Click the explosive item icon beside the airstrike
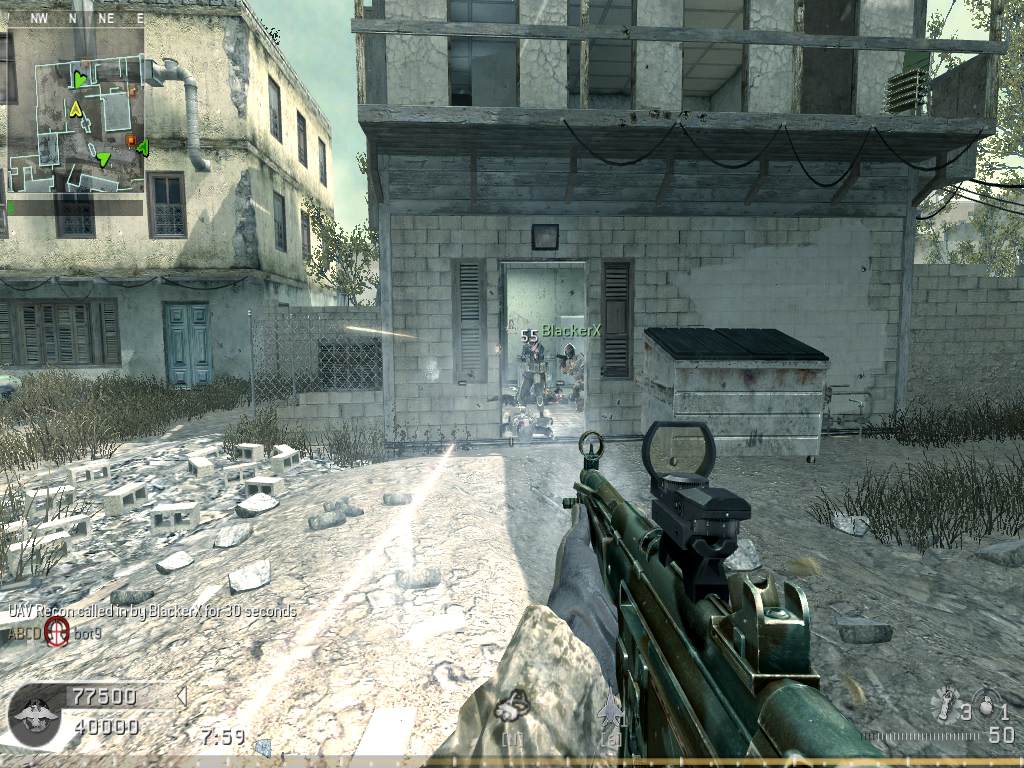The image size is (1024, 768). pos(513,706)
